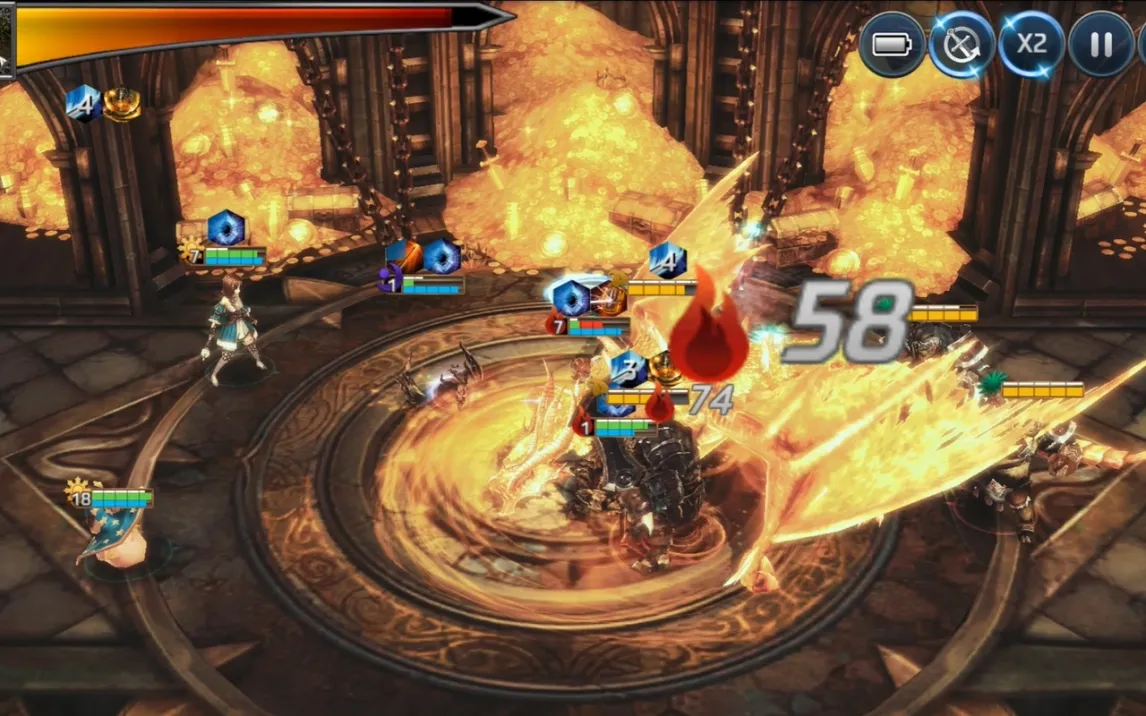Toggle the battery saver mode button
1146x716 pixels.
[891, 45]
